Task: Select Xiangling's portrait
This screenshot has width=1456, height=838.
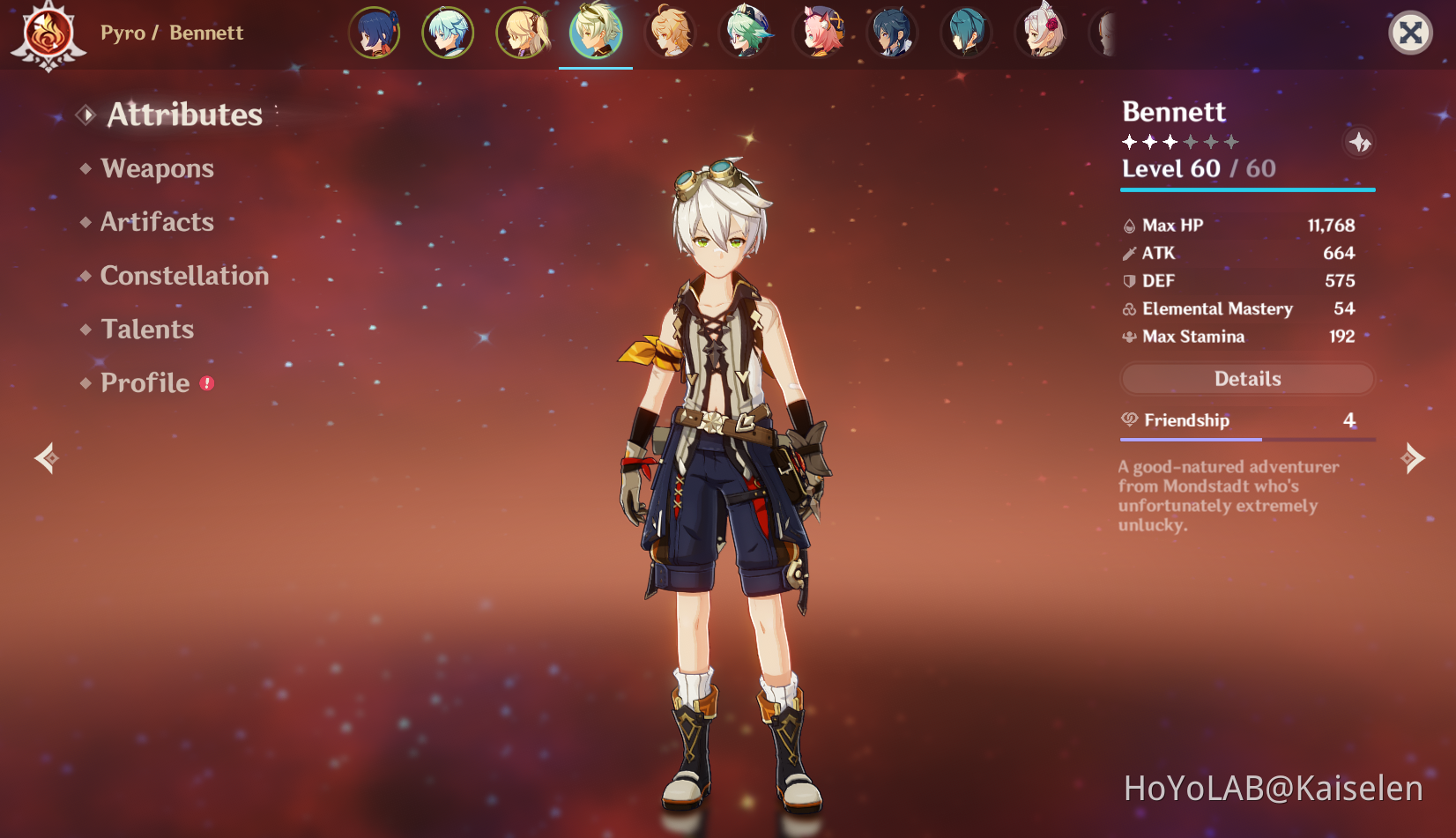Action: 375,33
